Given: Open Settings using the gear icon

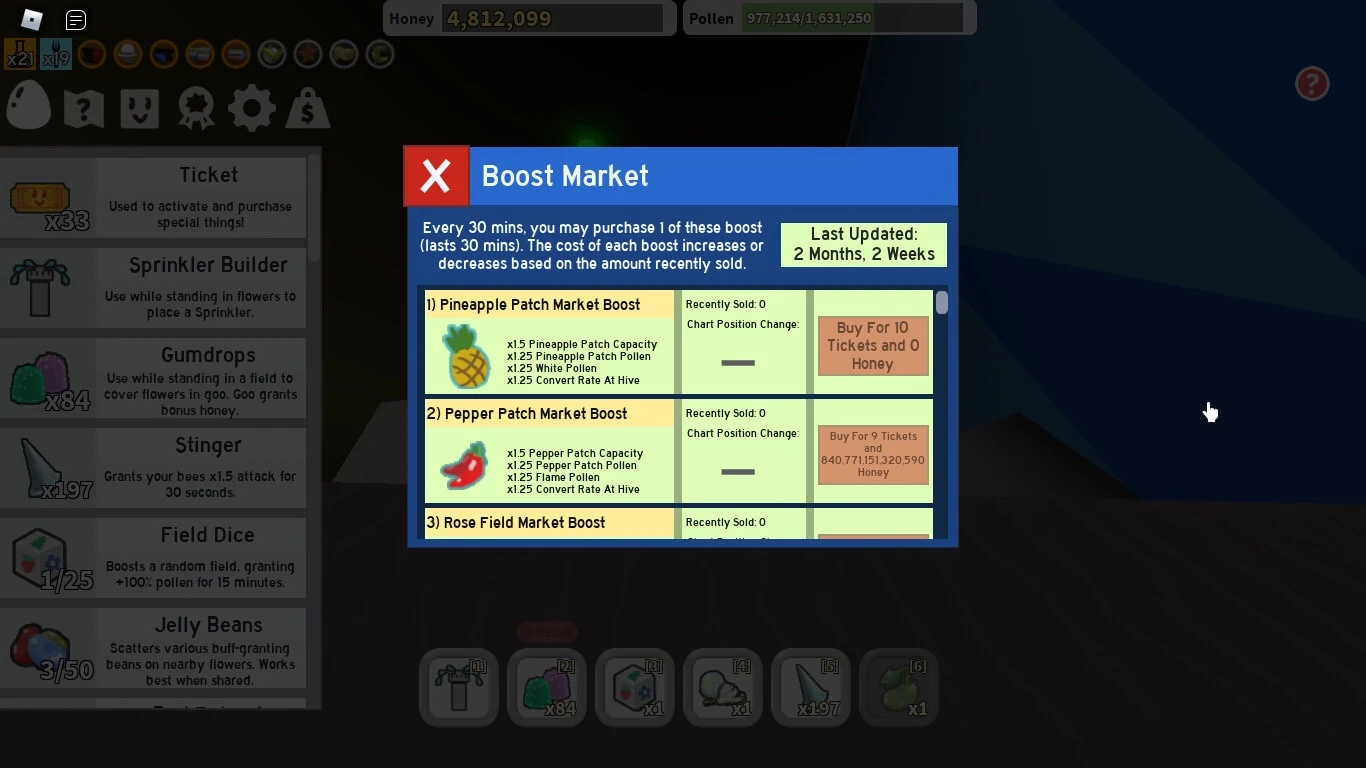Looking at the screenshot, I should click(251, 105).
